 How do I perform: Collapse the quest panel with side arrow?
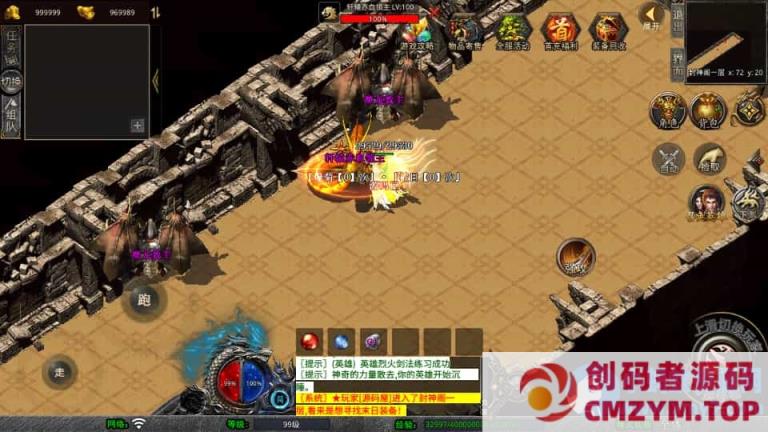pyautogui.click(x=155, y=80)
